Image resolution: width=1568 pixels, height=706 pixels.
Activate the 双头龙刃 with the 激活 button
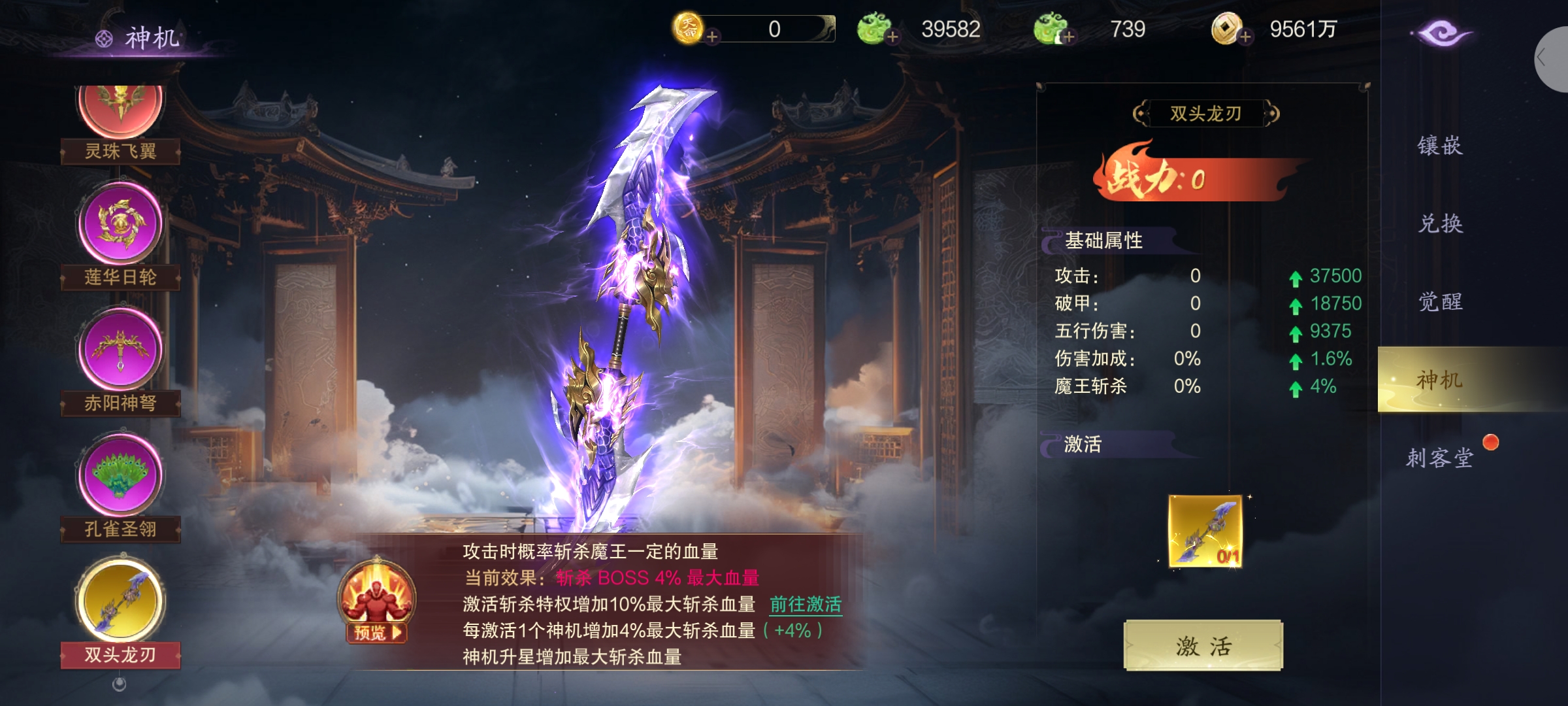coord(1203,646)
